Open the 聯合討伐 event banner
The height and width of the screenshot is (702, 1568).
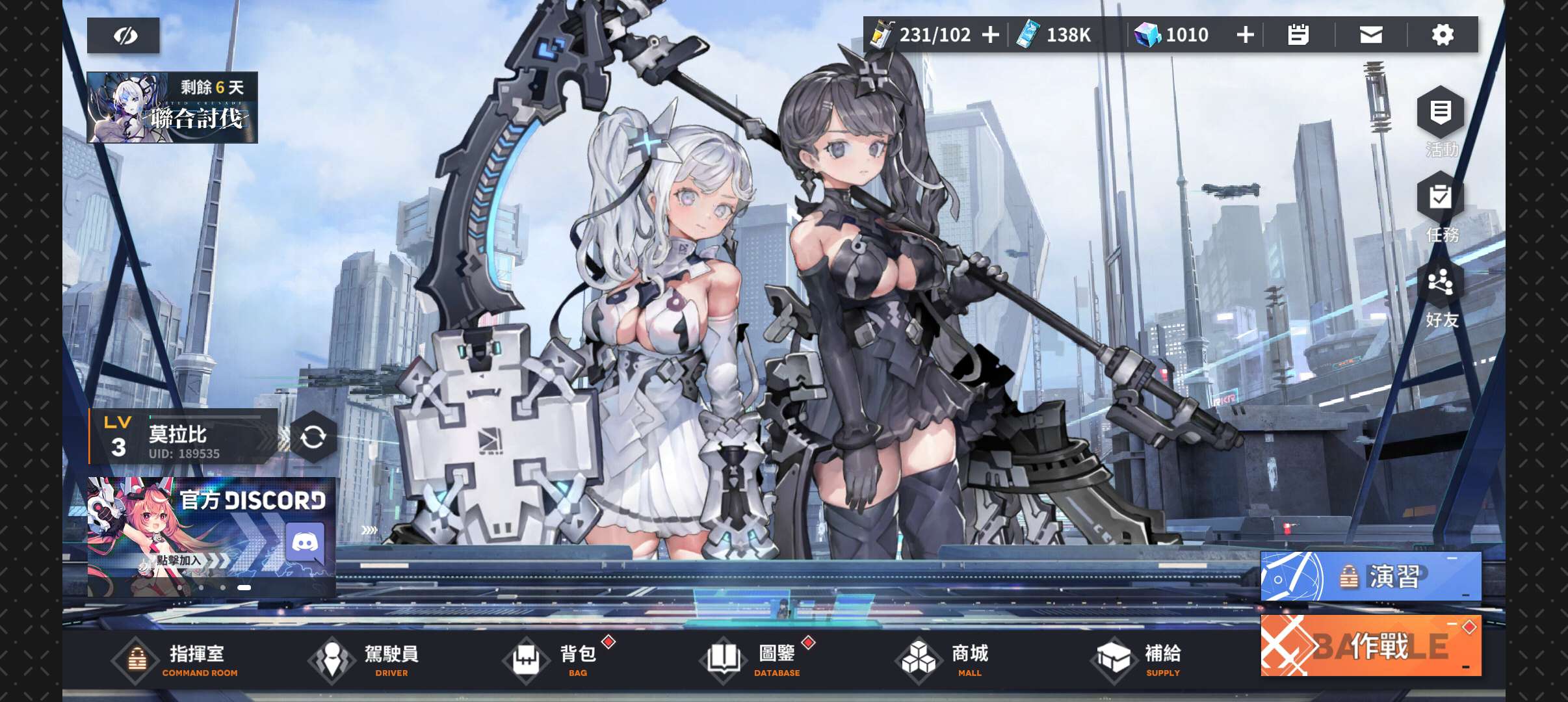point(172,108)
